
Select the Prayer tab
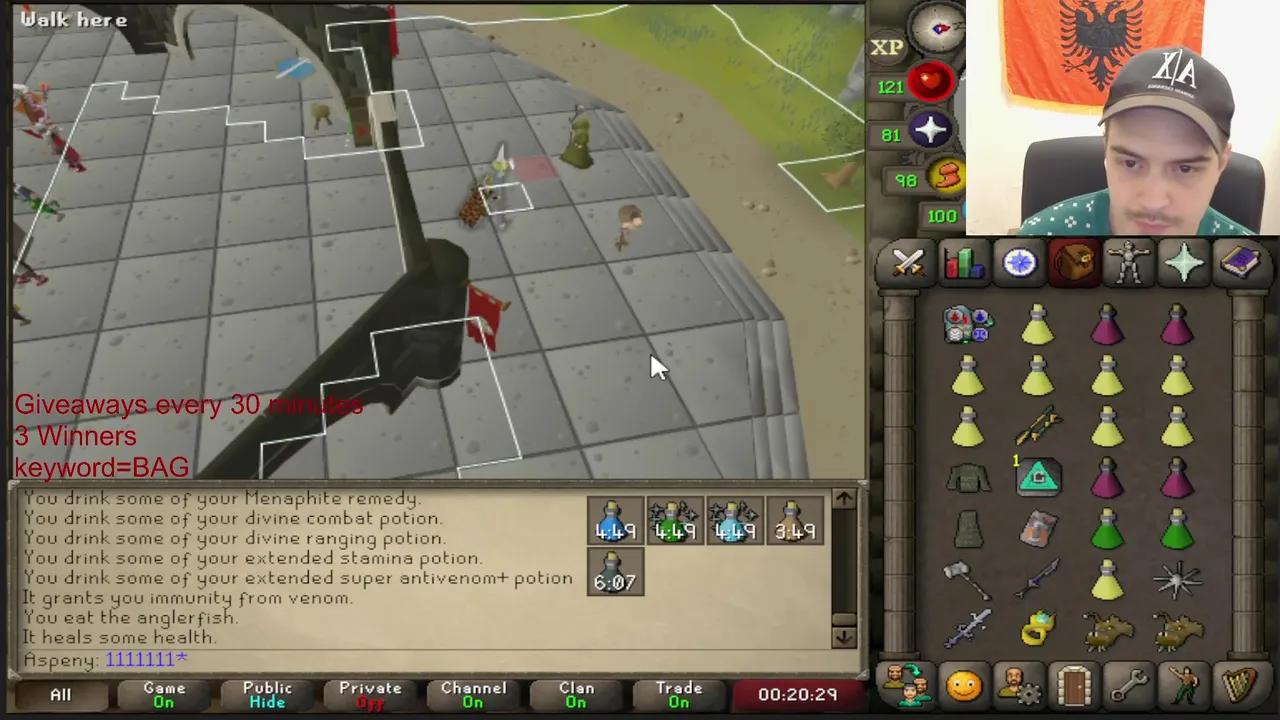1185,262
